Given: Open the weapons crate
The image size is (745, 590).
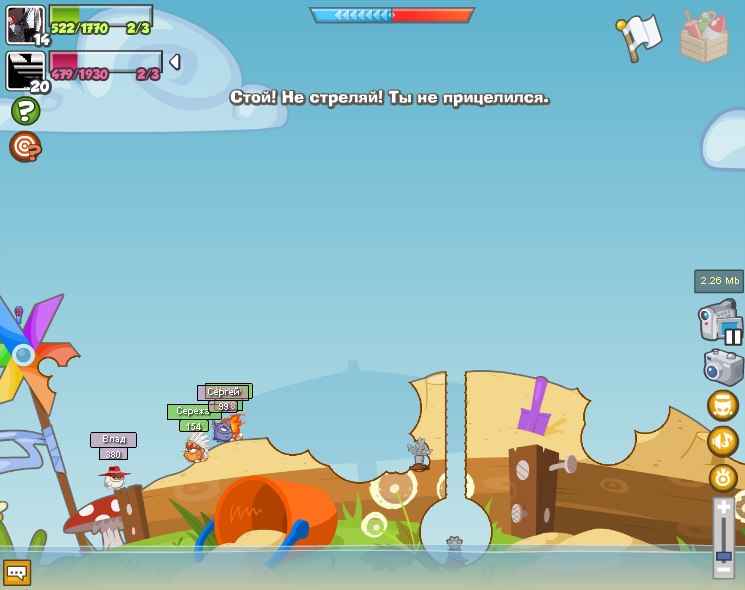Looking at the screenshot, I should point(704,38).
